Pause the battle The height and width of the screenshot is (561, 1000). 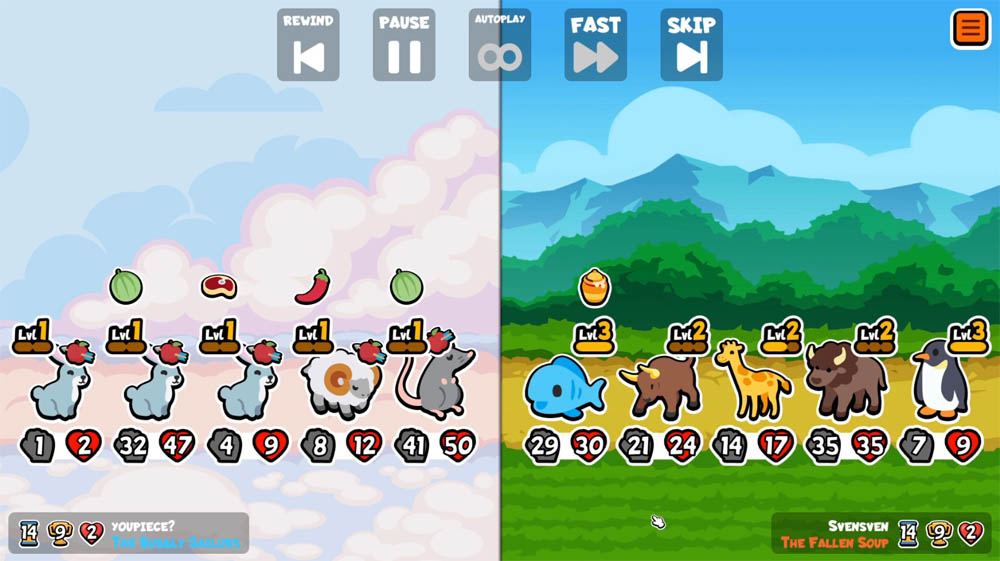point(404,46)
